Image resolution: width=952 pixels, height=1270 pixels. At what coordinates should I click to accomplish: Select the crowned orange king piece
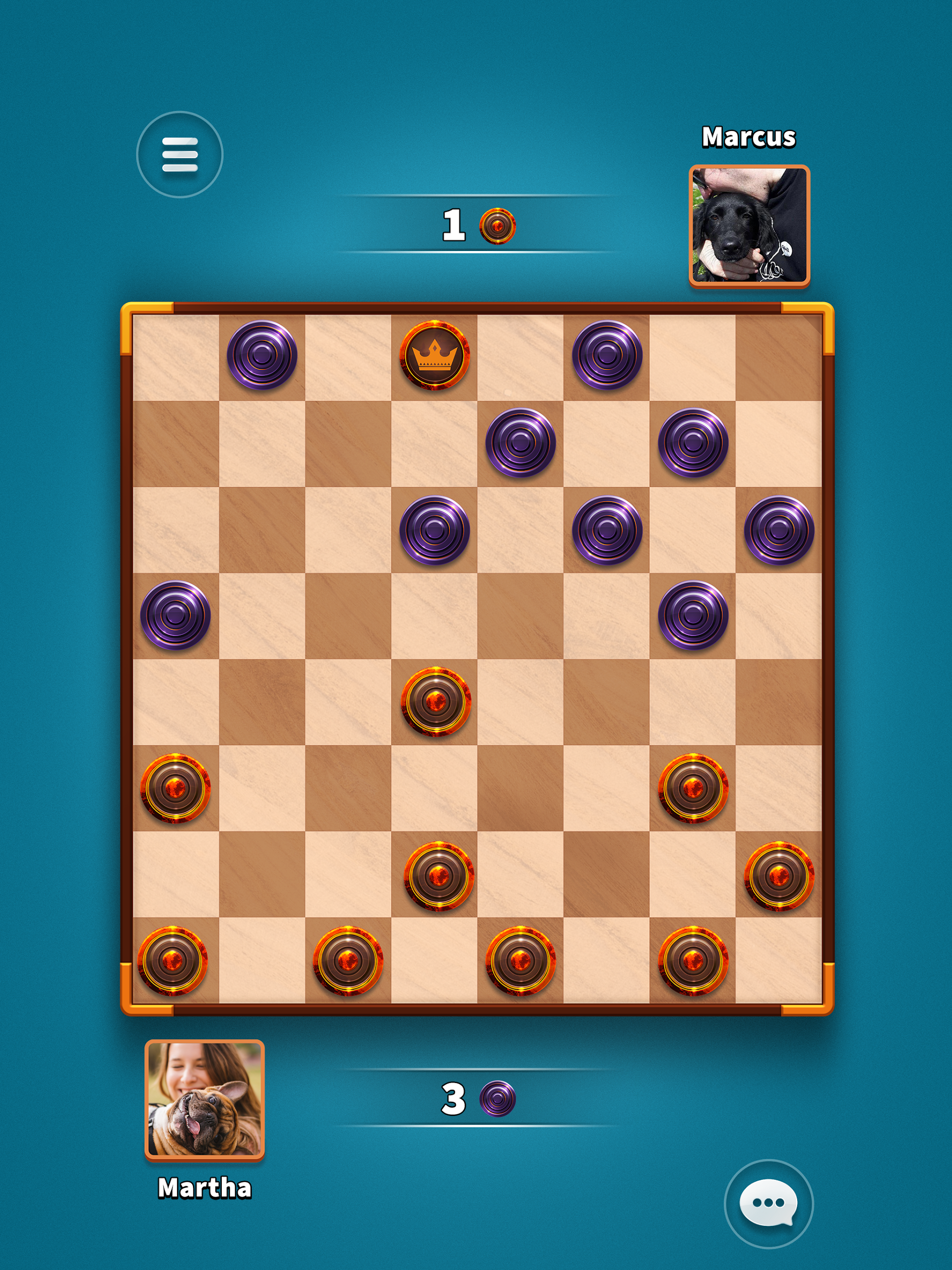[435, 355]
